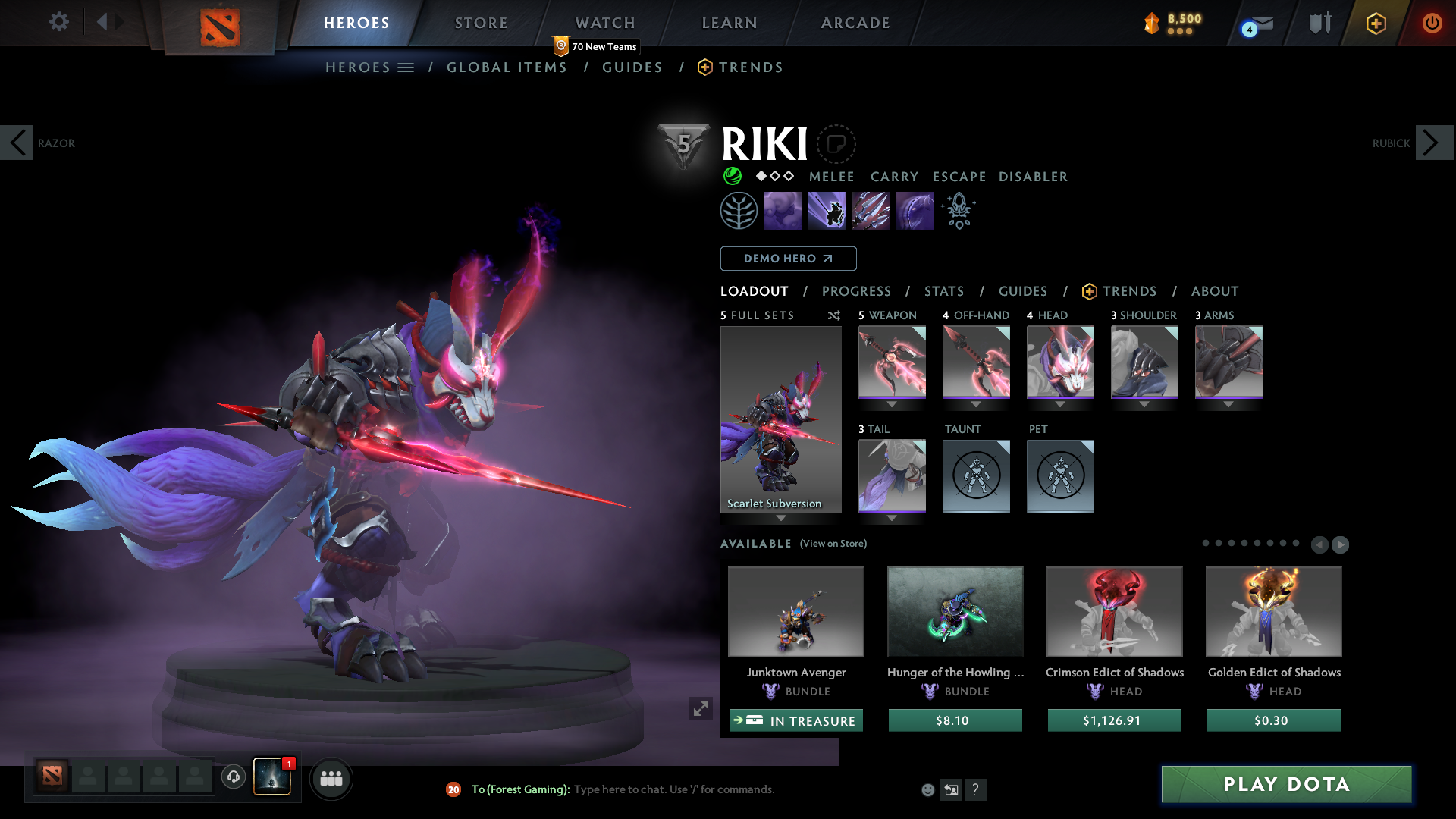Go to the Arcade tab
Screen dimensions: 1456x819
pos(855,23)
